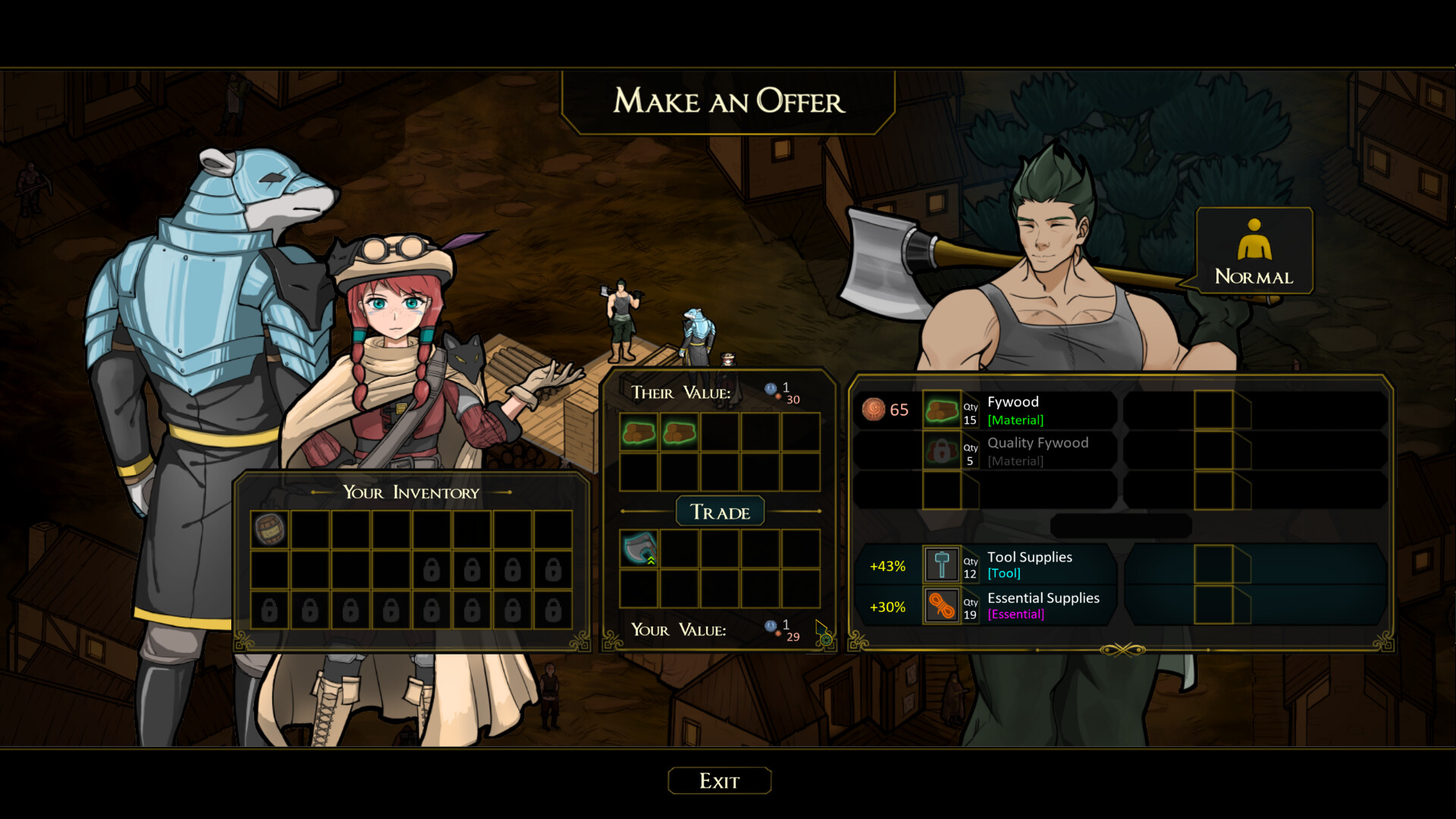
Task: Select the locked Quality Fywood row
Action: [1016, 451]
